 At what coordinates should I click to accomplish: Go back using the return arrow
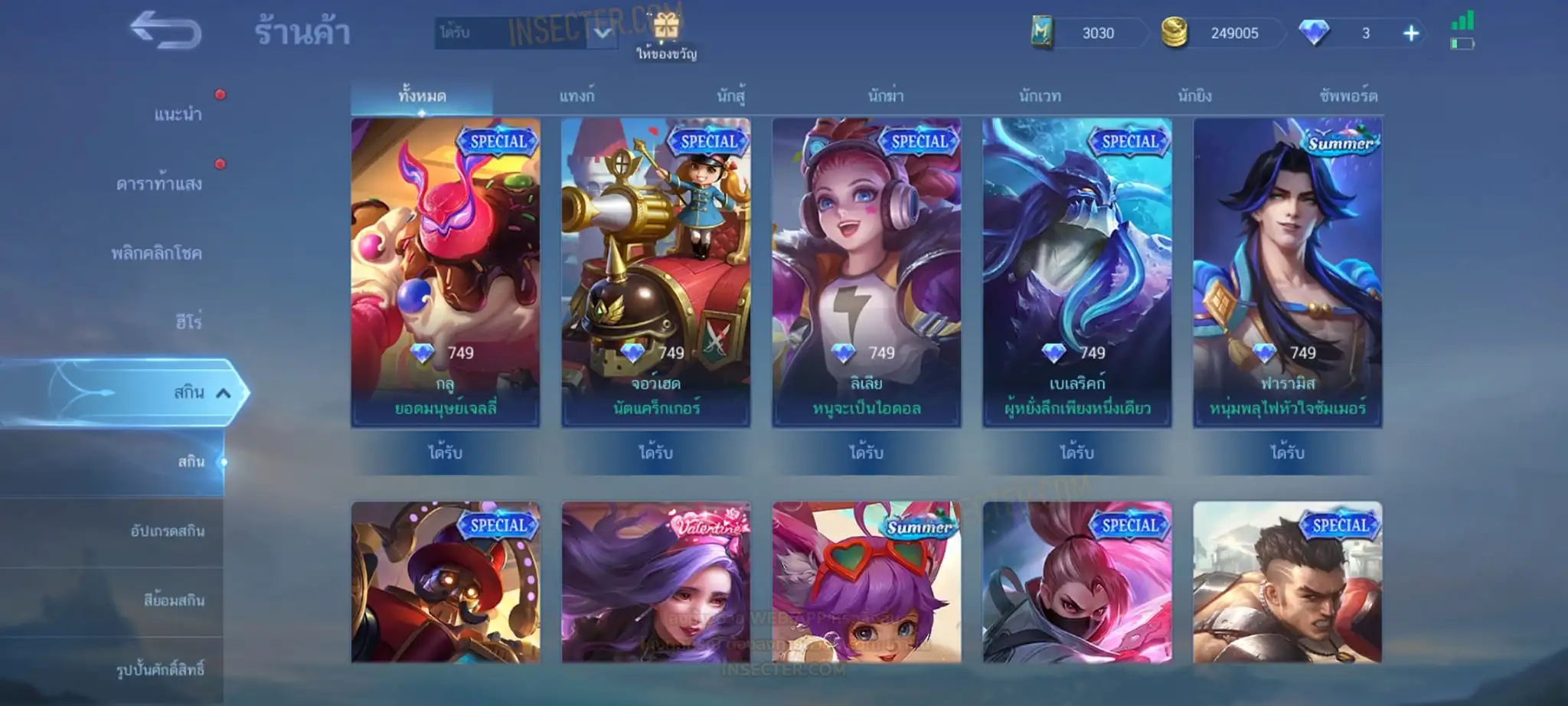165,31
